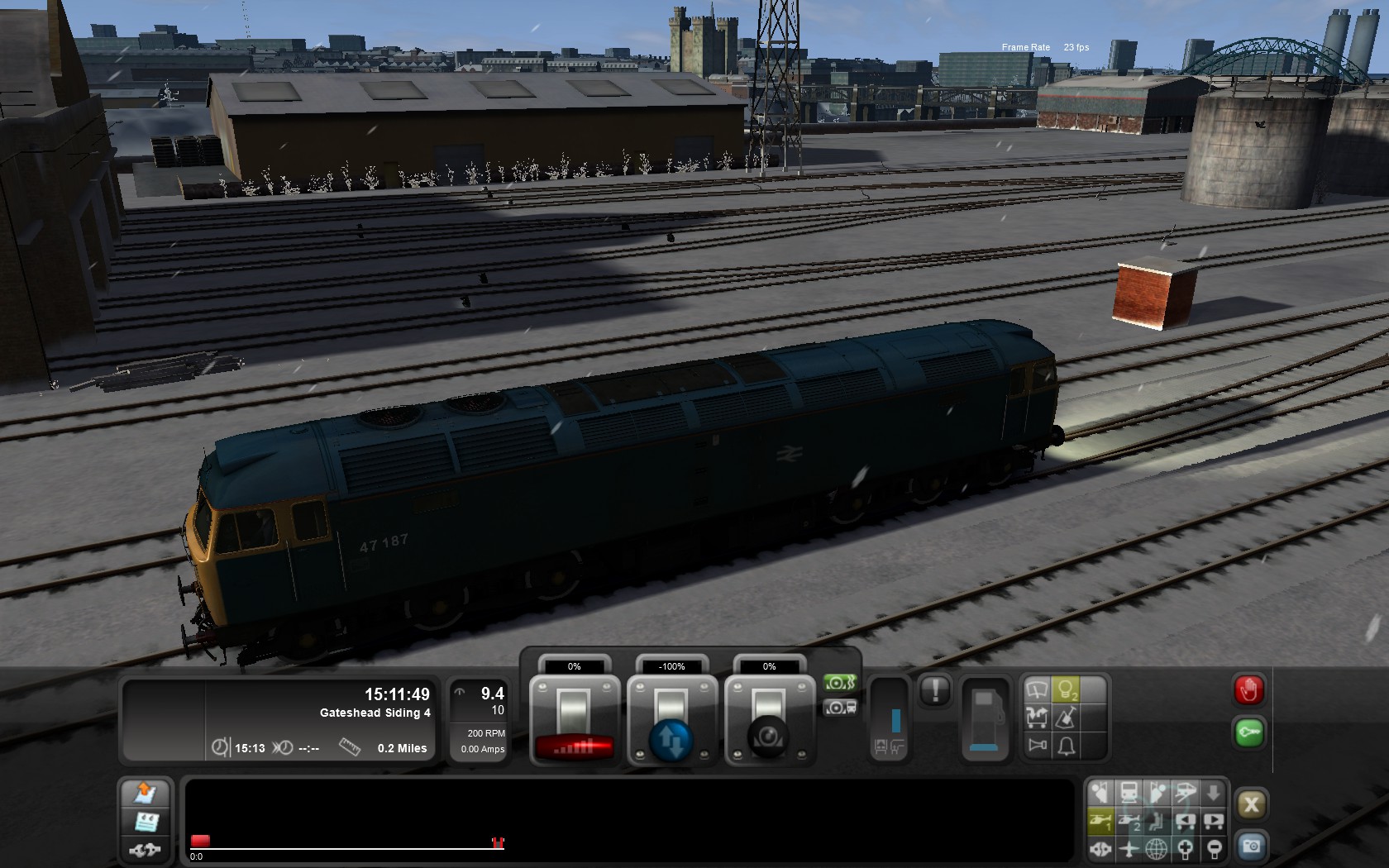The image size is (1389, 868).
Task: Ring the bell icon
Action: pyautogui.click(x=1067, y=746)
